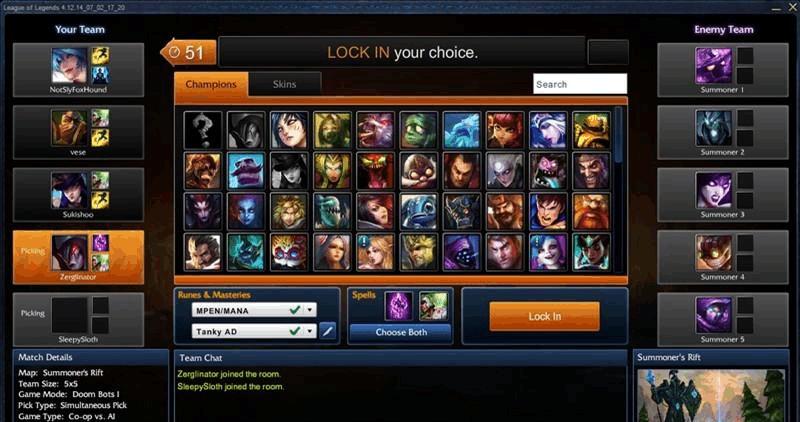Click the Choose Both spells button
The width and height of the screenshot is (800, 422).
coord(400,331)
